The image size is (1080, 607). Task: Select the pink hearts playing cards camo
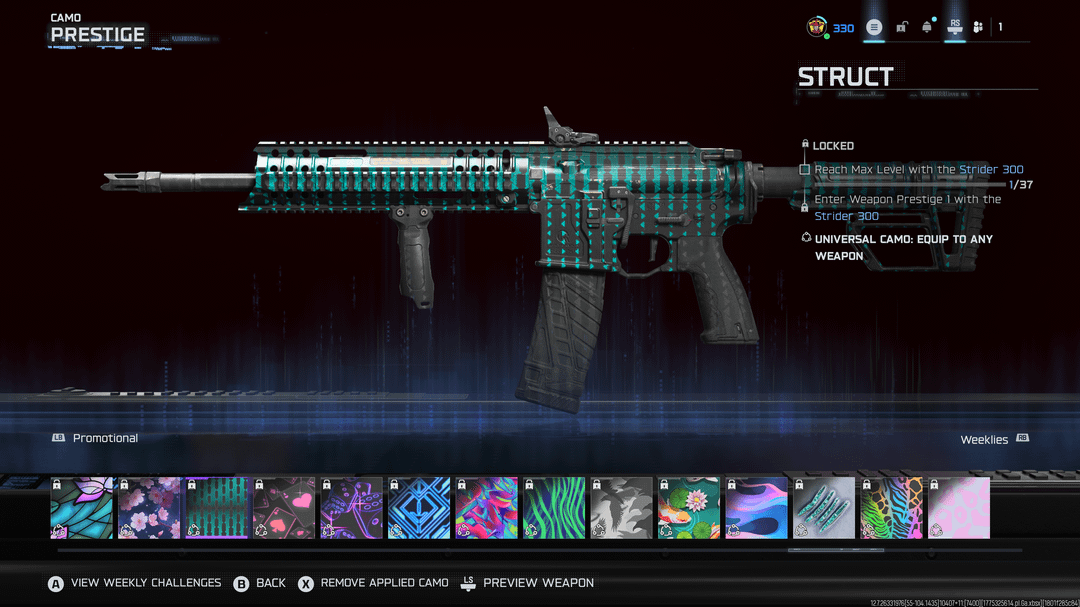click(x=284, y=508)
